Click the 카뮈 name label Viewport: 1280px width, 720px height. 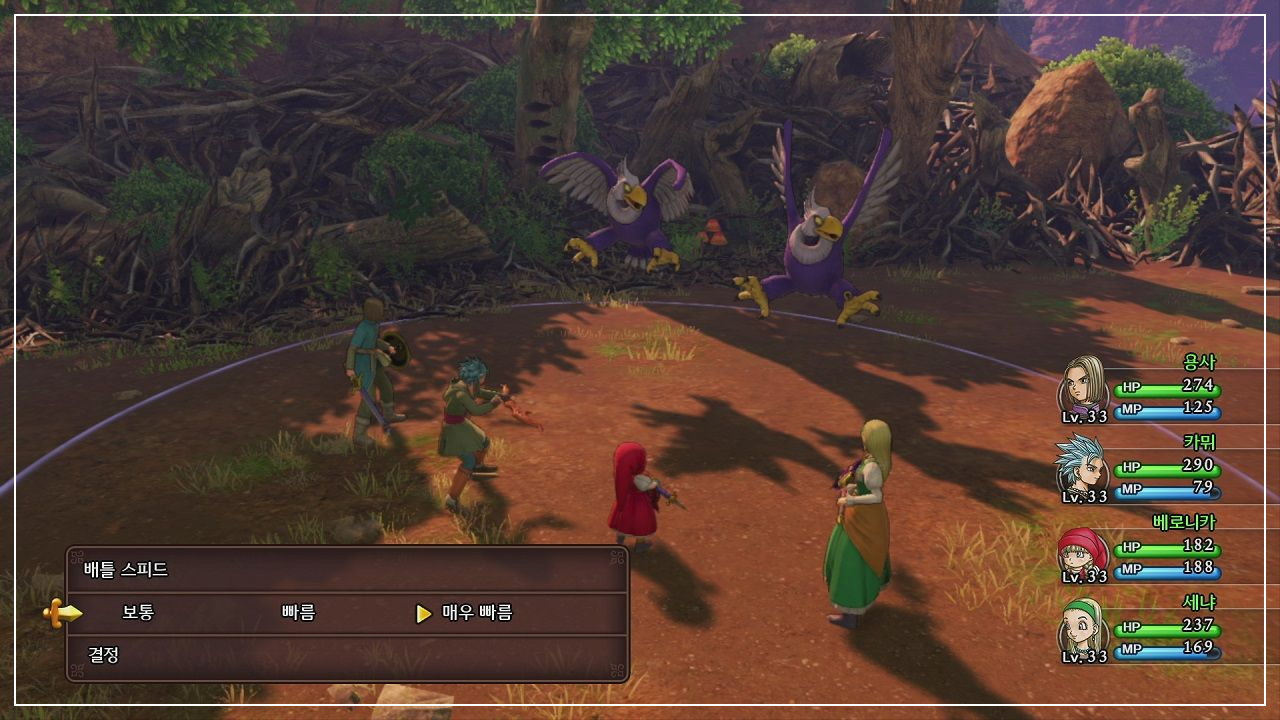coord(1202,443)
